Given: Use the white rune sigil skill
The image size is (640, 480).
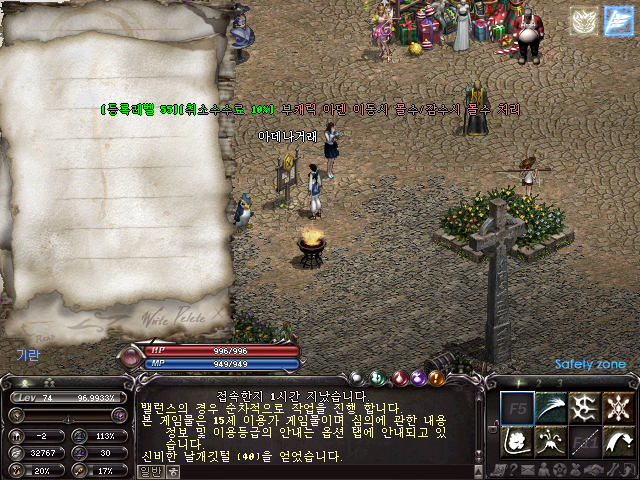Looking at the screenshot, I should coord(584,407).
